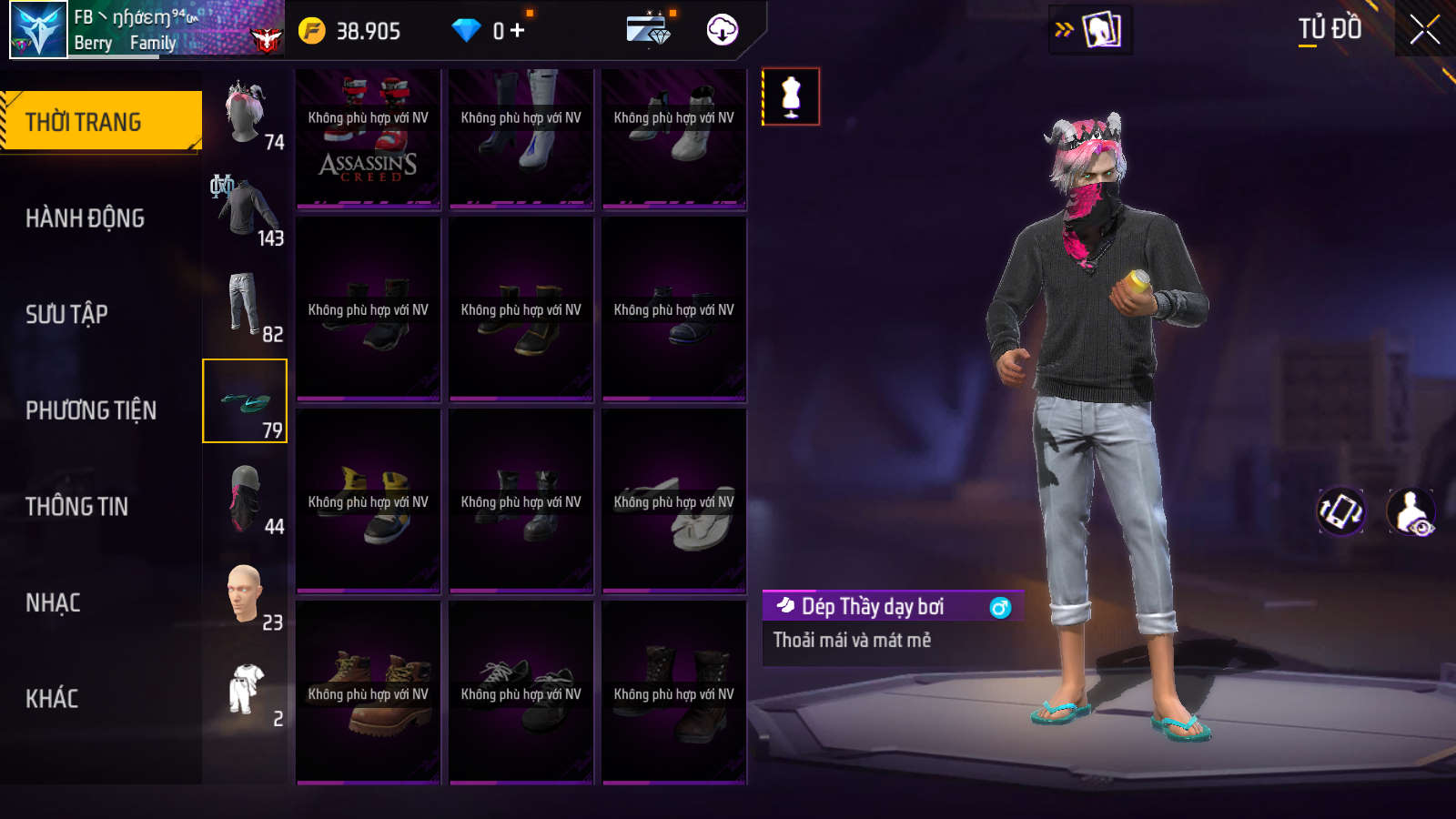Select the footwear category with 79 items
Image resolution: width=1456 pixels, height=819 pixels.
pos(245,401)
